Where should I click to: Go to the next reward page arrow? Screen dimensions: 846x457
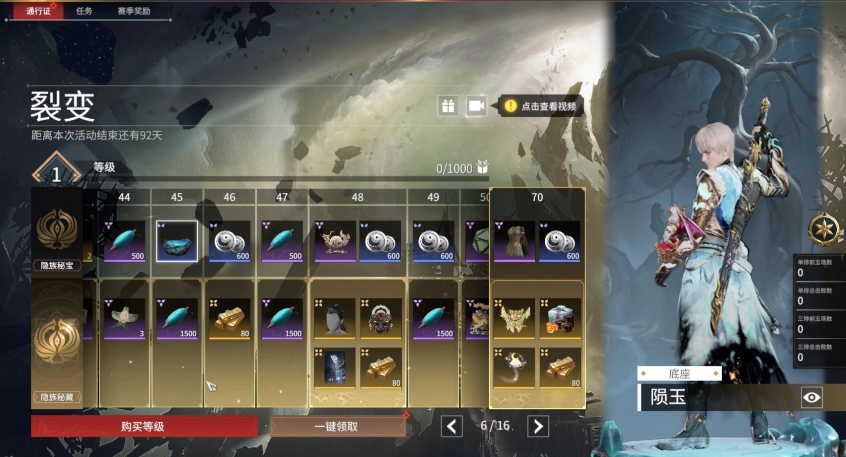(x=538, y=427)
